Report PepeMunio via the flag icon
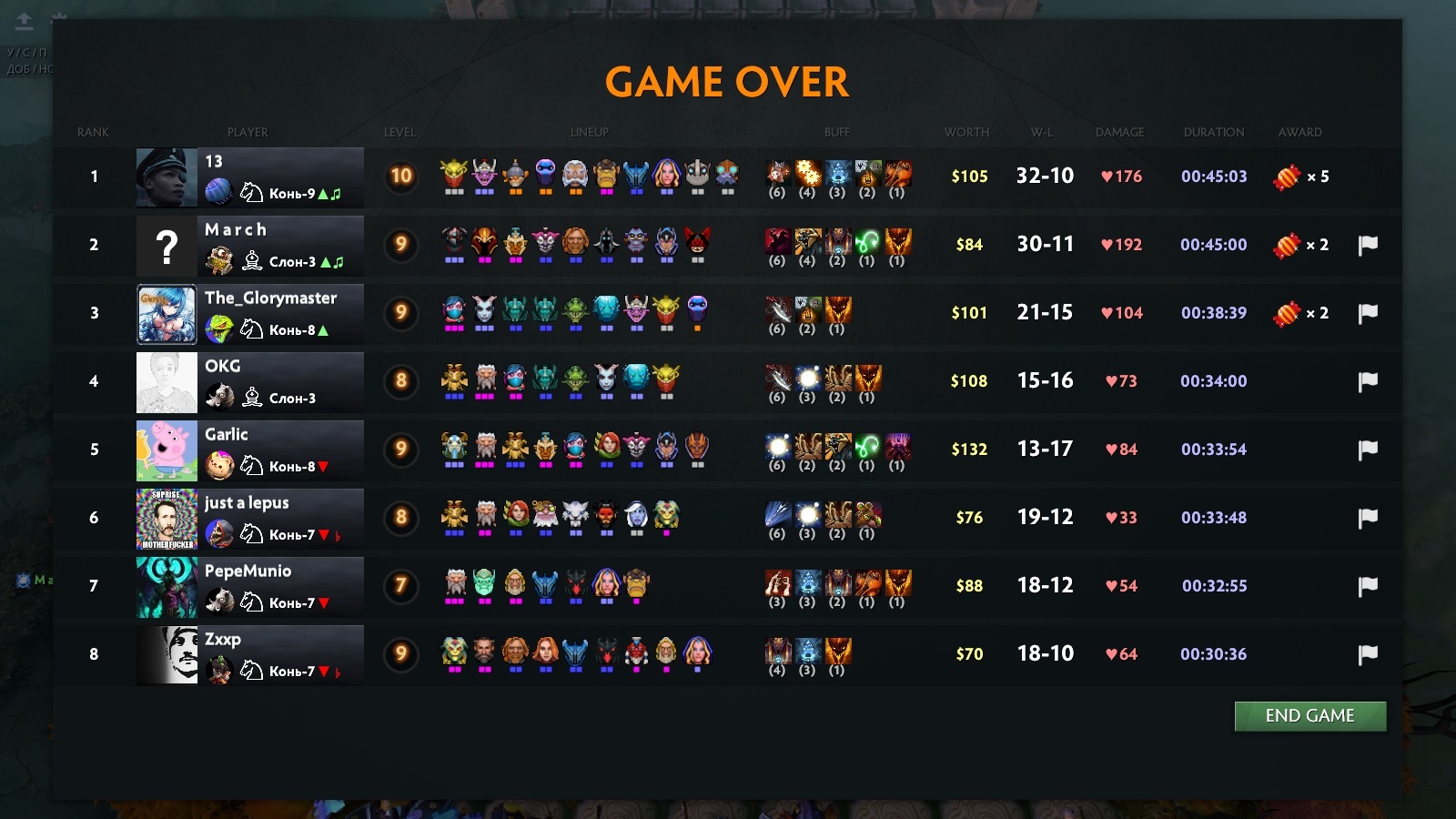 (x=1368, y=586)
